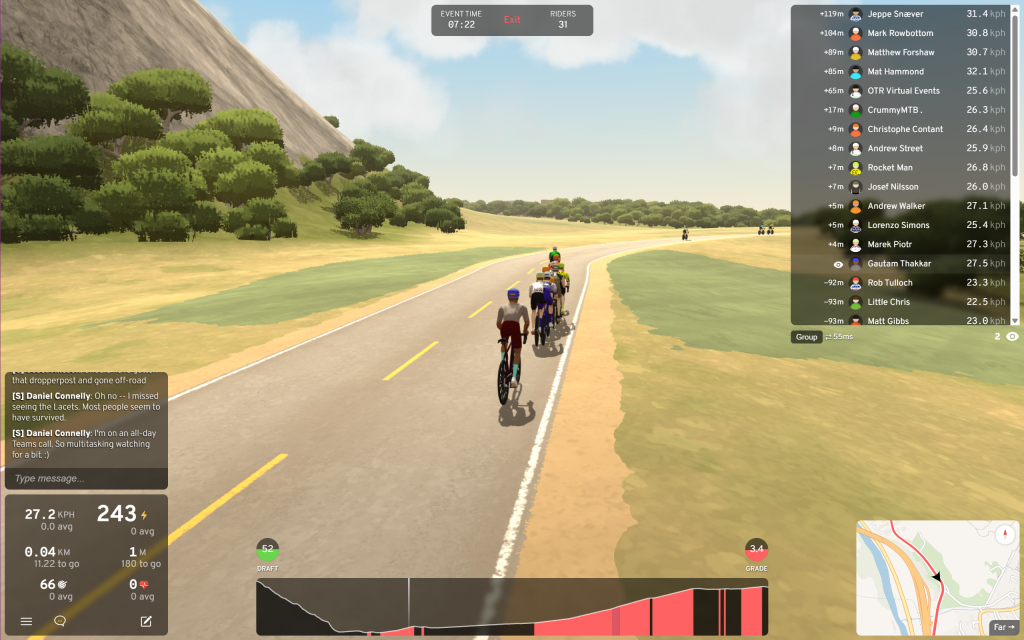
Task: Click the elevation profile bar
Action: pyautogui.click(x=512, y=607)
